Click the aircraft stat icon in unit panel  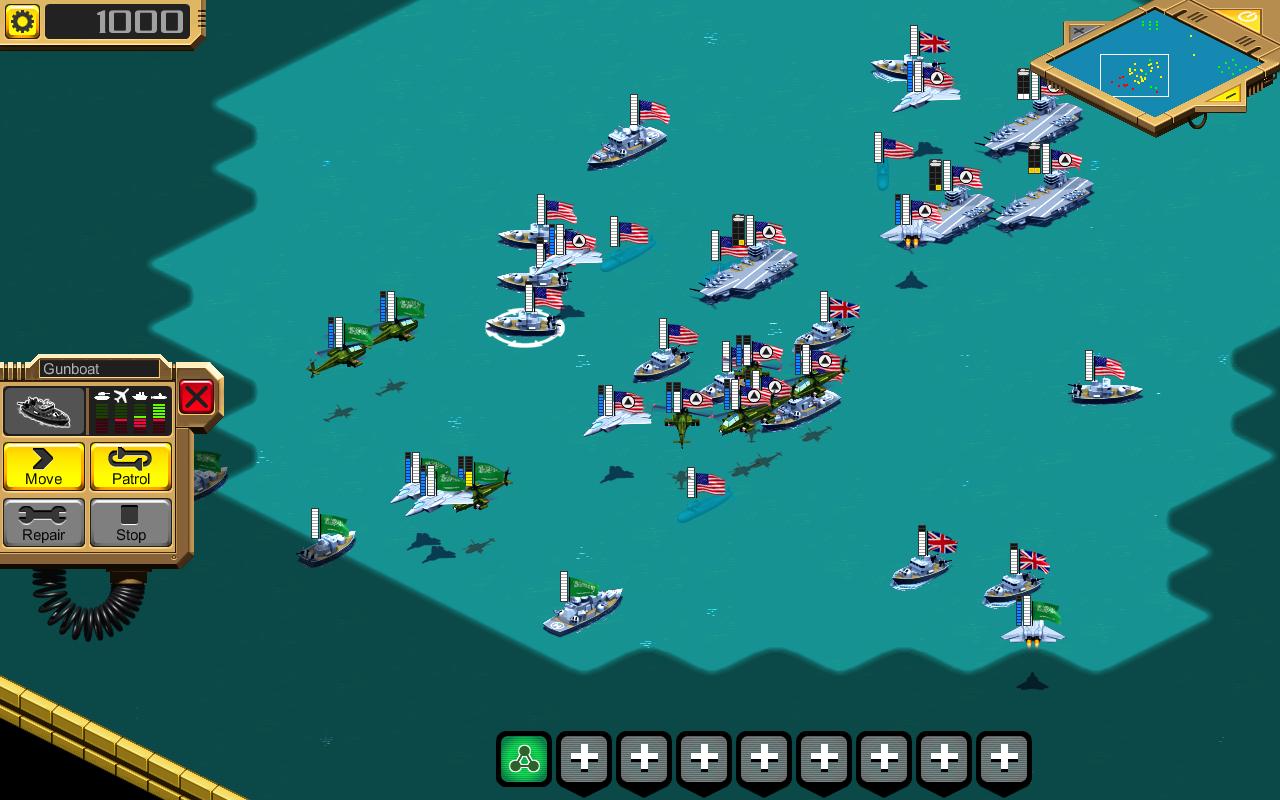click(121, 394)
